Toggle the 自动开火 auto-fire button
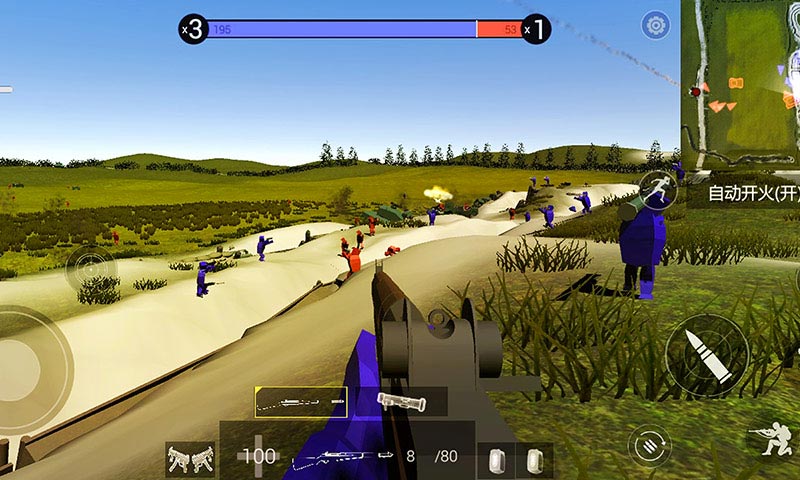The image size is (800, 480). click(x=748, y=194)
